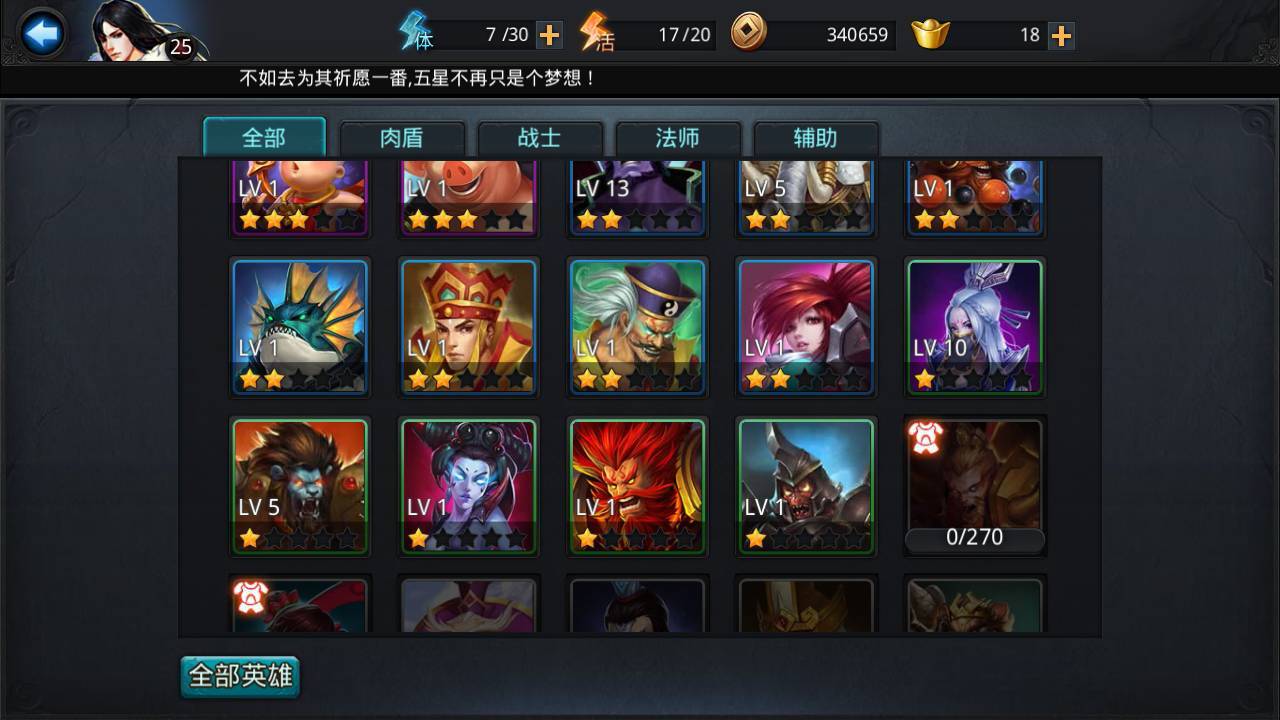
Task: Select the LV 13 purple hero portrait
Action: click(637, 195)
